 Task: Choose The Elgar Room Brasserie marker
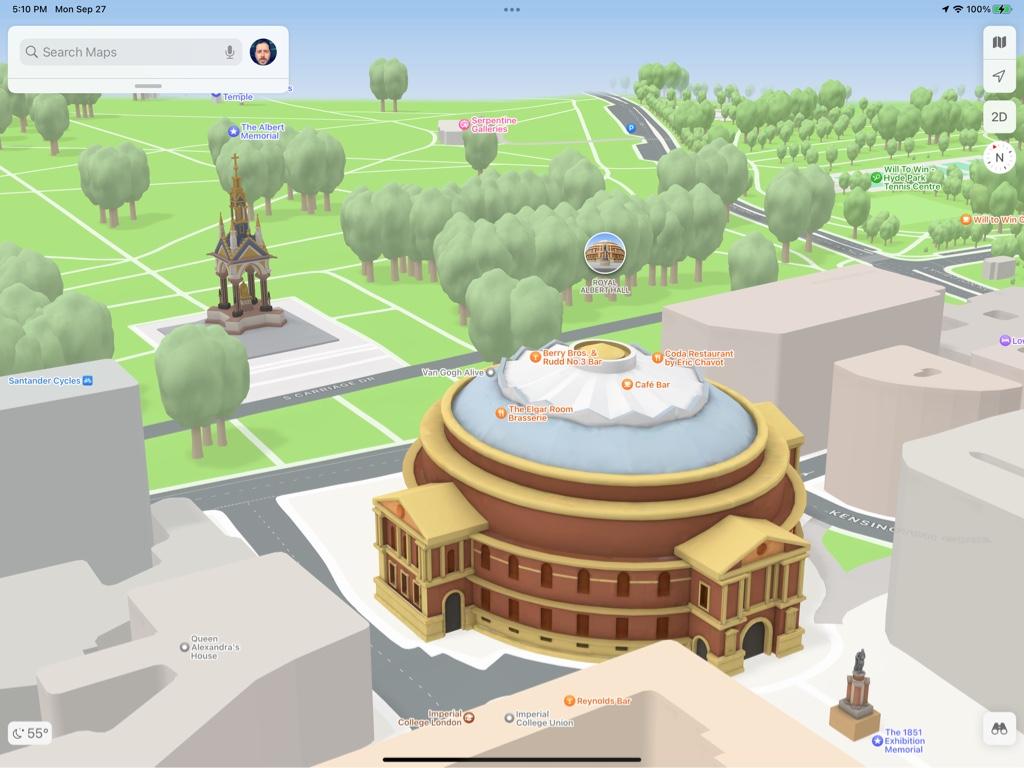coord(501,412)
